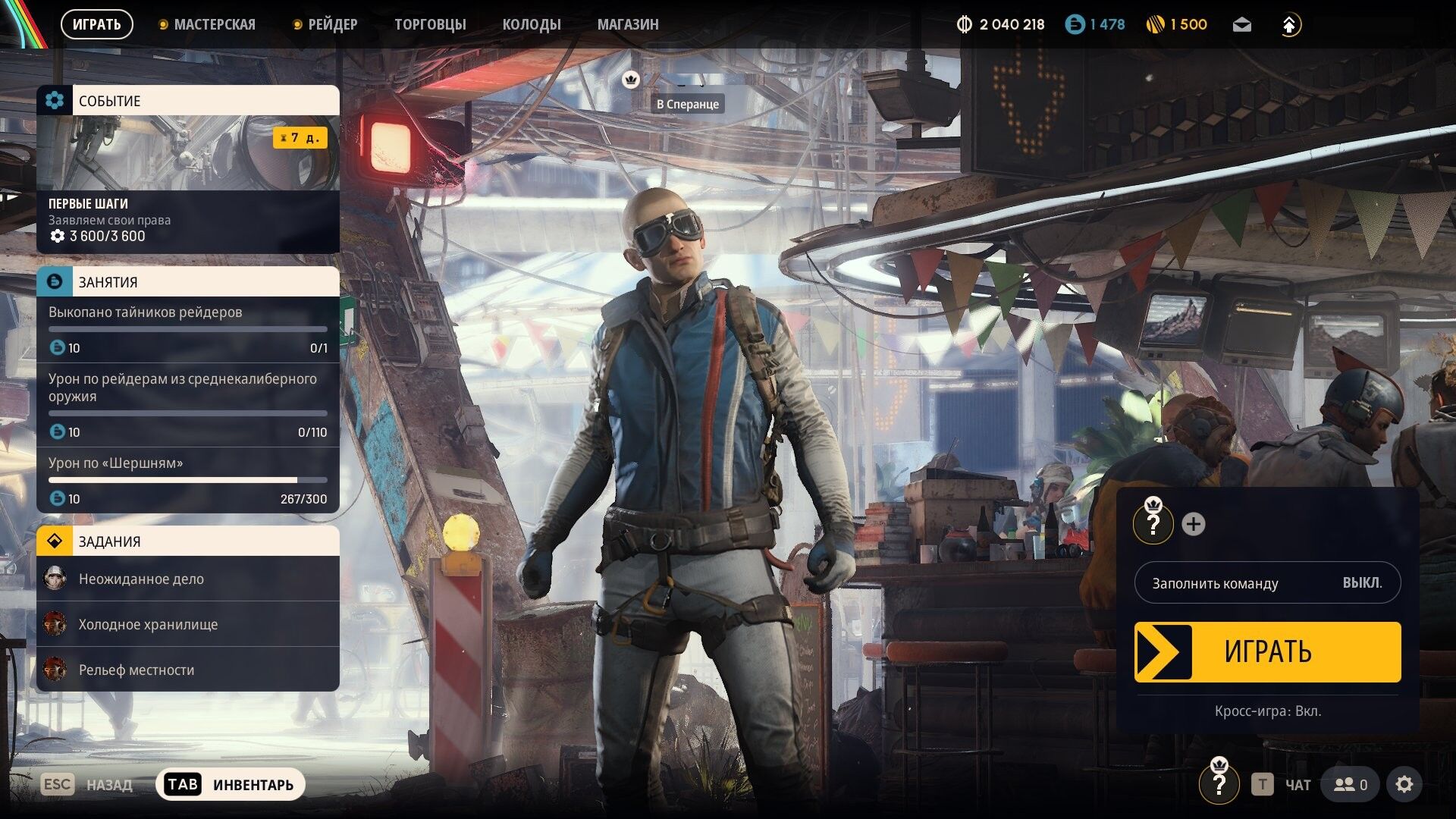This screenshot has height=819, width=1456.
Task: Click the Урон по «Шершням» progress bar
Action: click(x=187, y=479)
